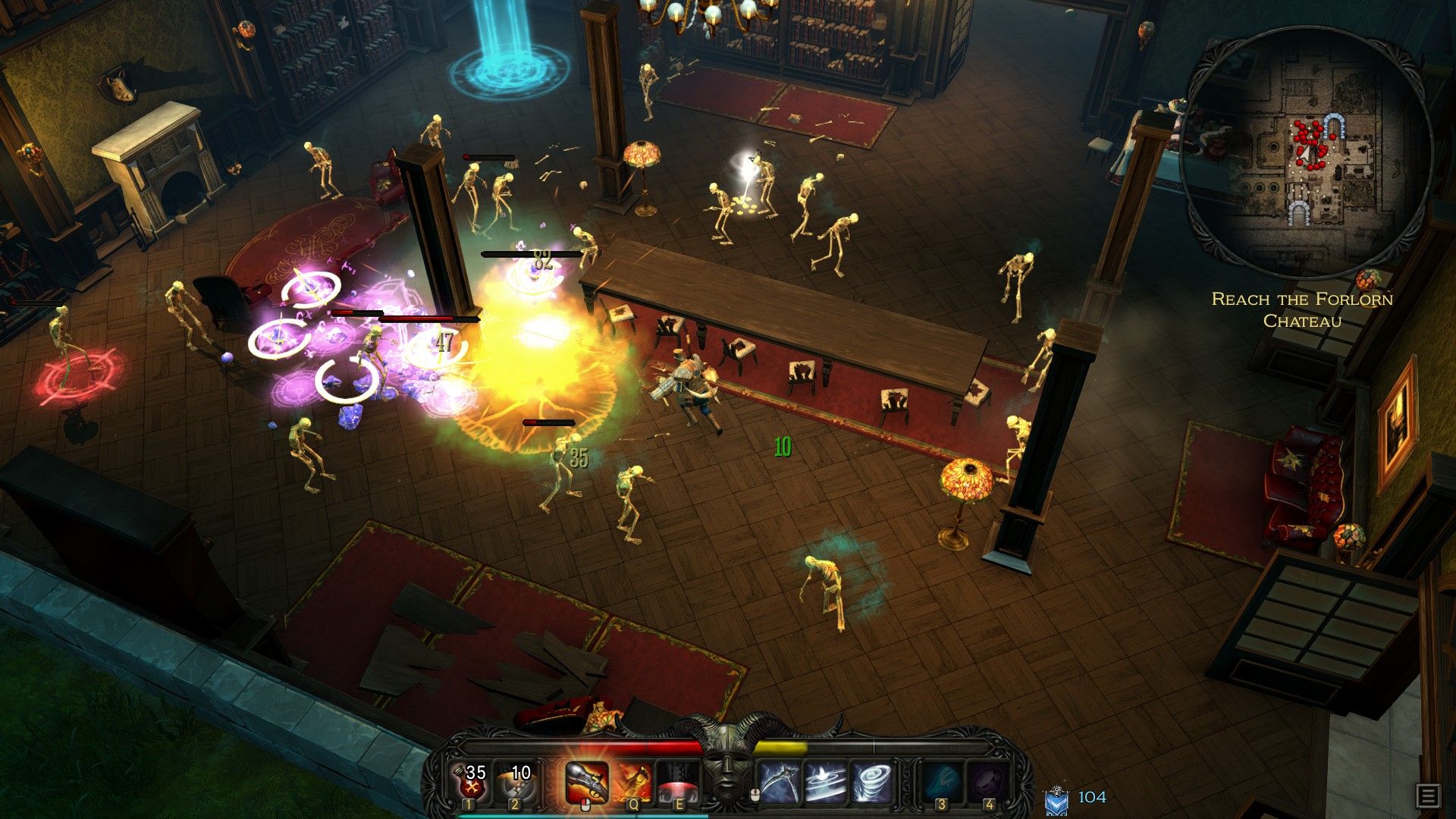Click the upper archway marker on the minimap
This screenshot has height=819, width=1456.
pos(1332,124)
